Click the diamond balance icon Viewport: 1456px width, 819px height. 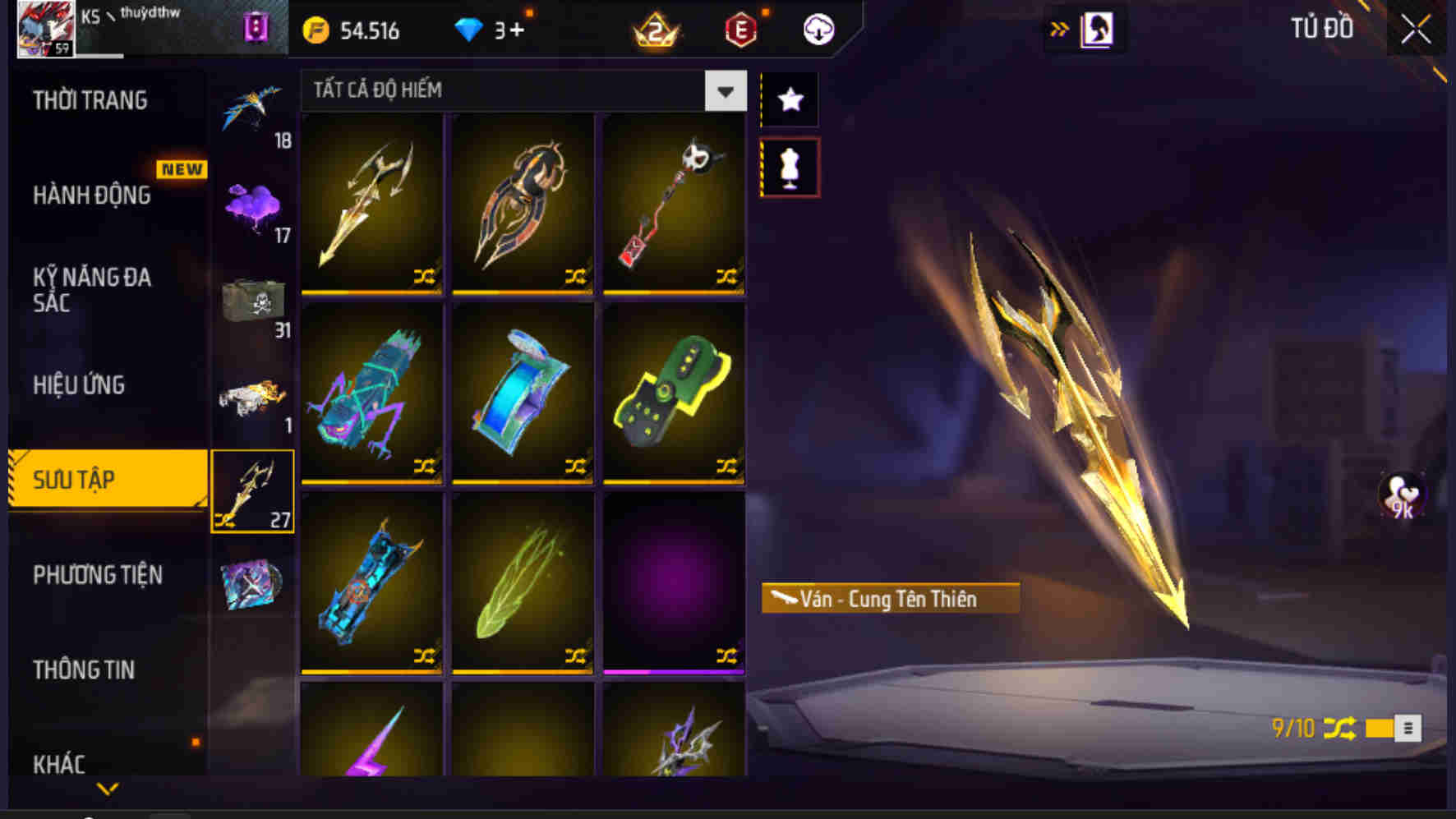(471, 30)
